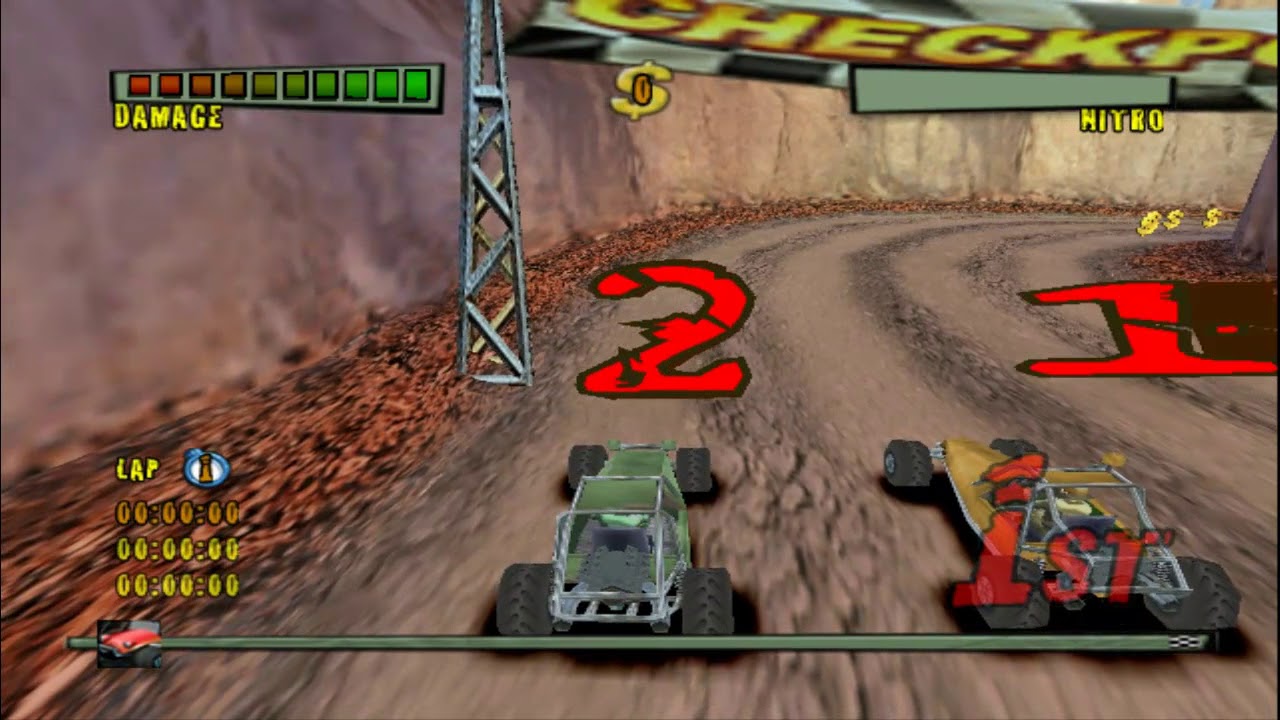Select the NITRO label
The width and height of the screenshot is (1280, 720).
pyautogui.click(x=1119, y=119)
